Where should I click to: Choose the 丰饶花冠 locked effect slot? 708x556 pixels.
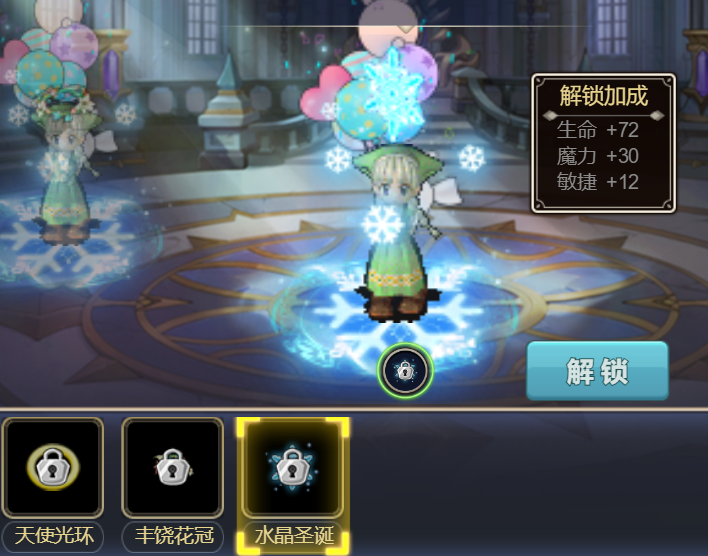click(172, 468)
